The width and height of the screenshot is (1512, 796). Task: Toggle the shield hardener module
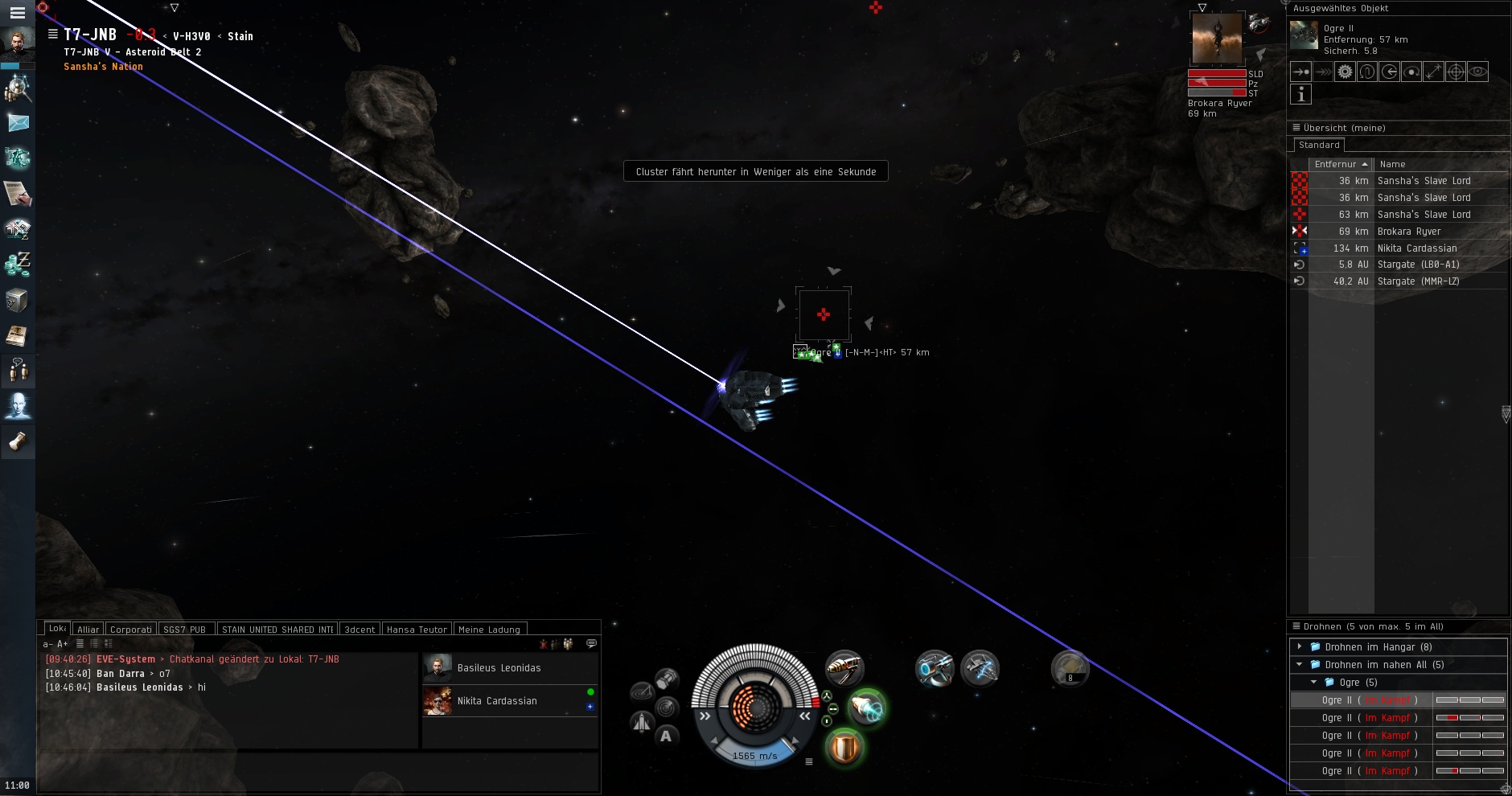844,748
